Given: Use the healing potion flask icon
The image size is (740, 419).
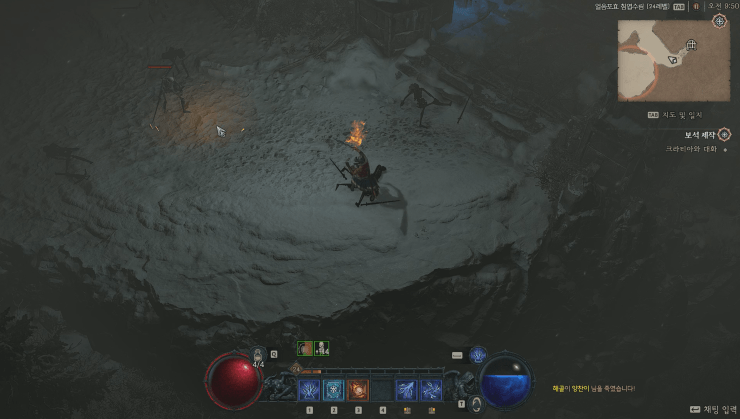Looking at the screenshot, I should (258, 353).
